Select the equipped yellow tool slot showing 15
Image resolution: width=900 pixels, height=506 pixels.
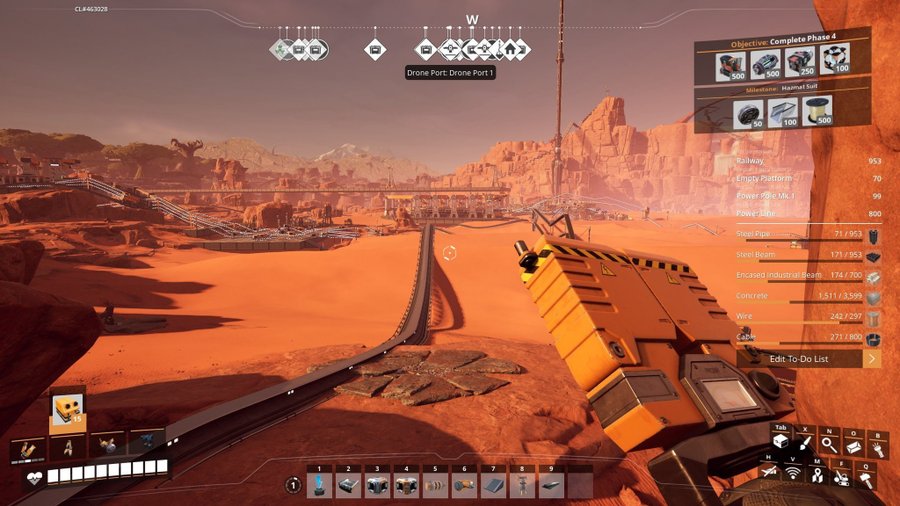(67, 409)
